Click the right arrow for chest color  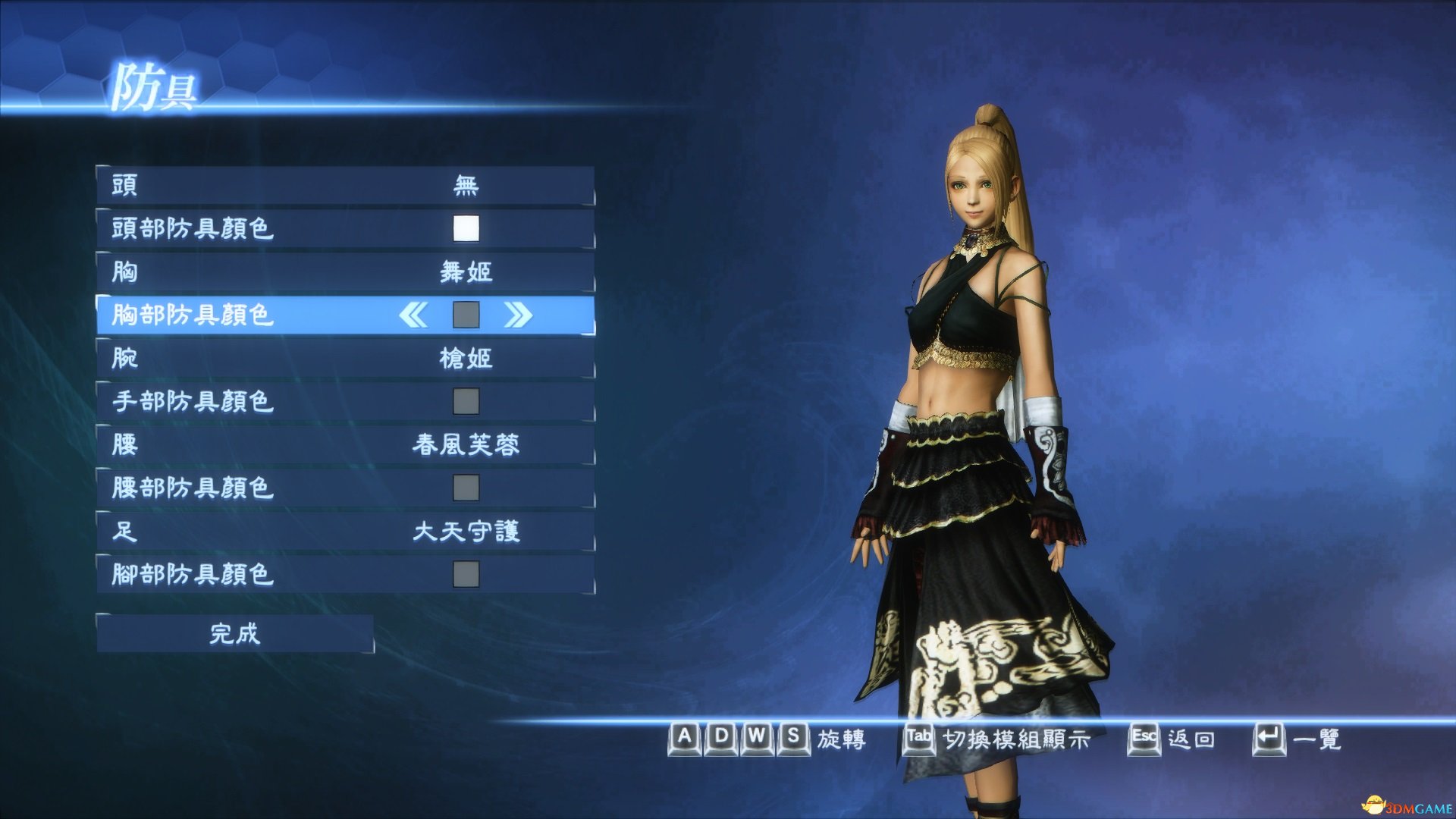click(x=518, y=315)
